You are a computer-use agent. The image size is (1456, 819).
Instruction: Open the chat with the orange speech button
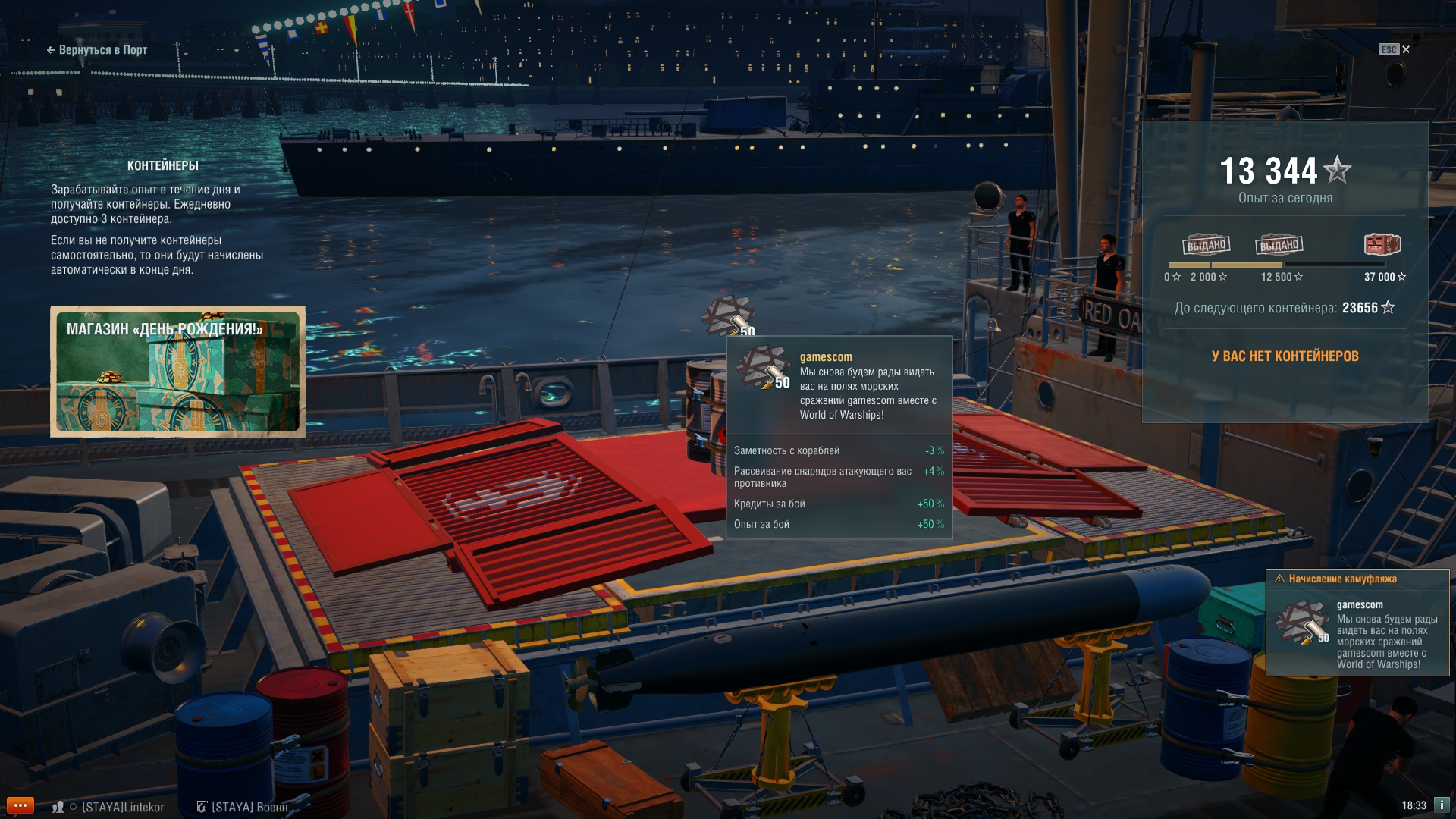click(20, 805)
